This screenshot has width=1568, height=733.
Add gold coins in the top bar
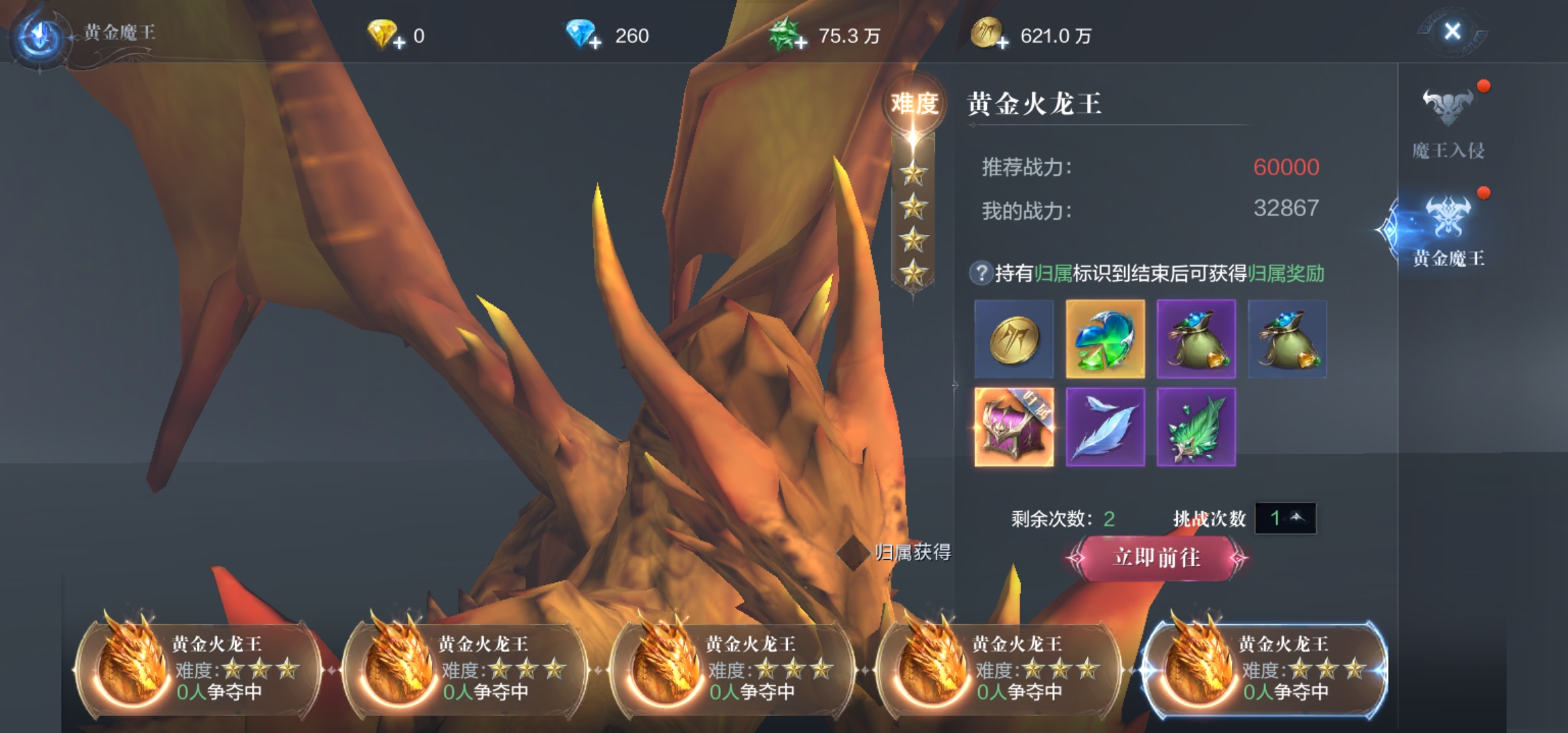coord(1003,43)
